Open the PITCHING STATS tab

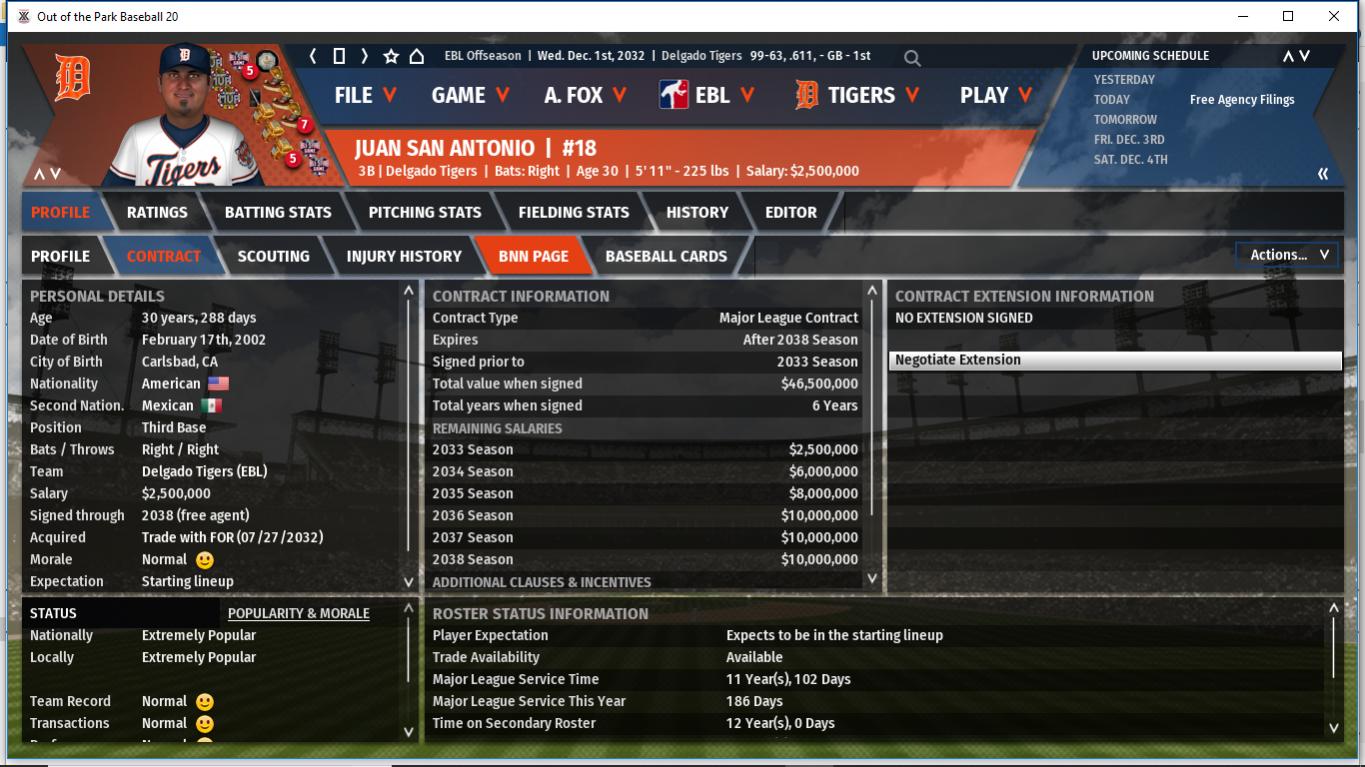tap(425, 212)
